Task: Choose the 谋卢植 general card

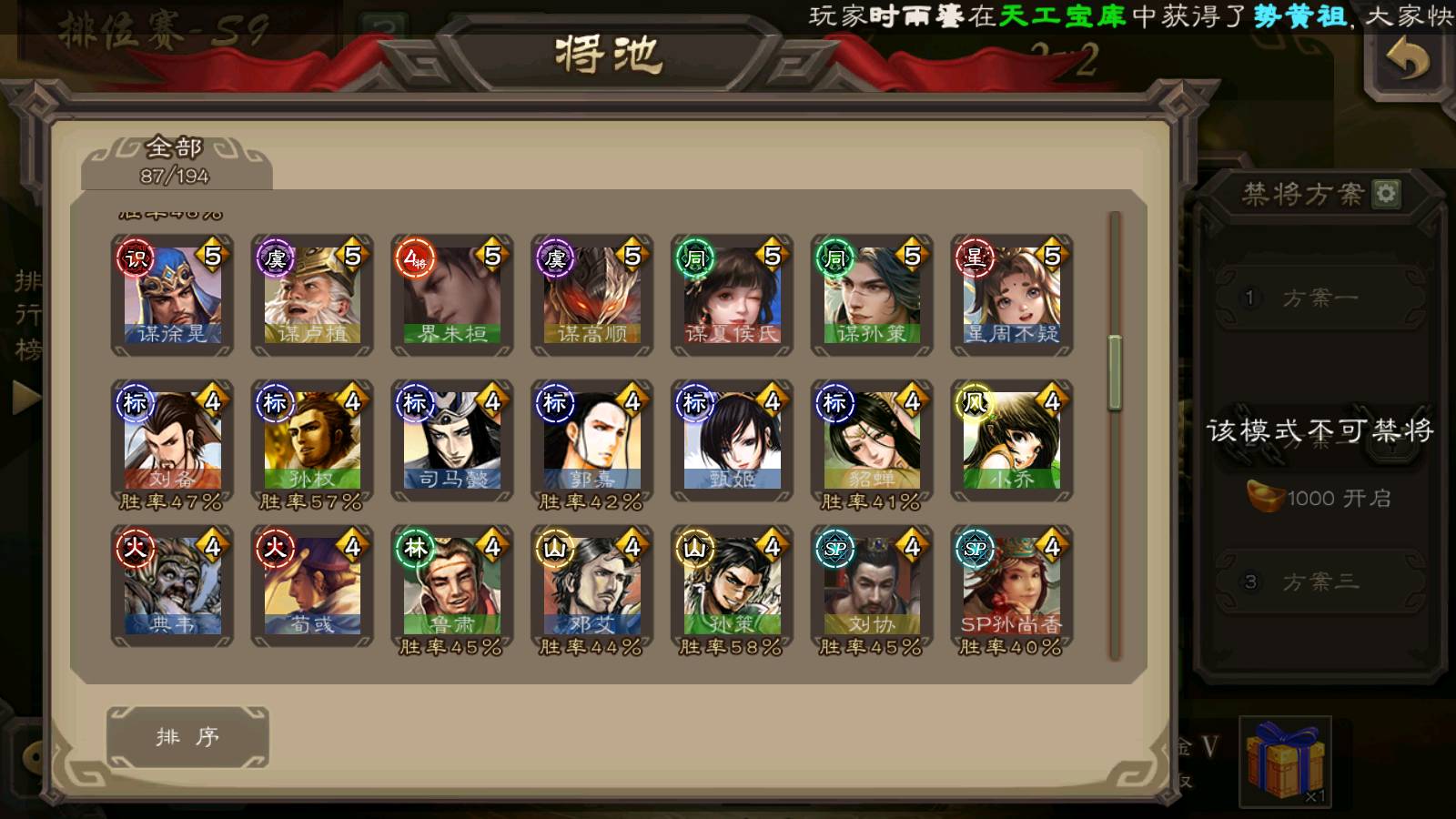Action: (312, 294)
